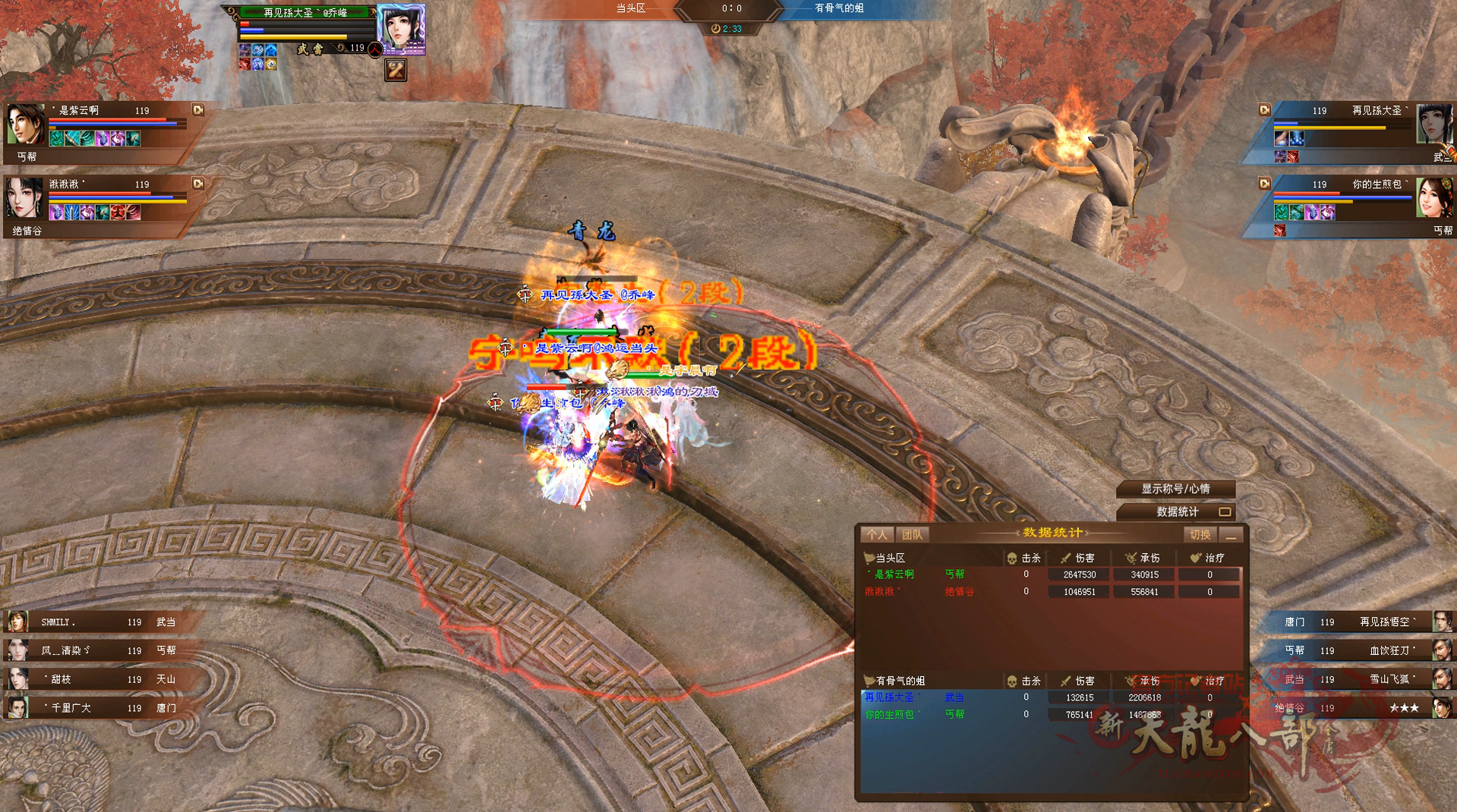Switch to the 团队 tab in stats panel
Viewport: 1457px width, 812px height.
912,535
